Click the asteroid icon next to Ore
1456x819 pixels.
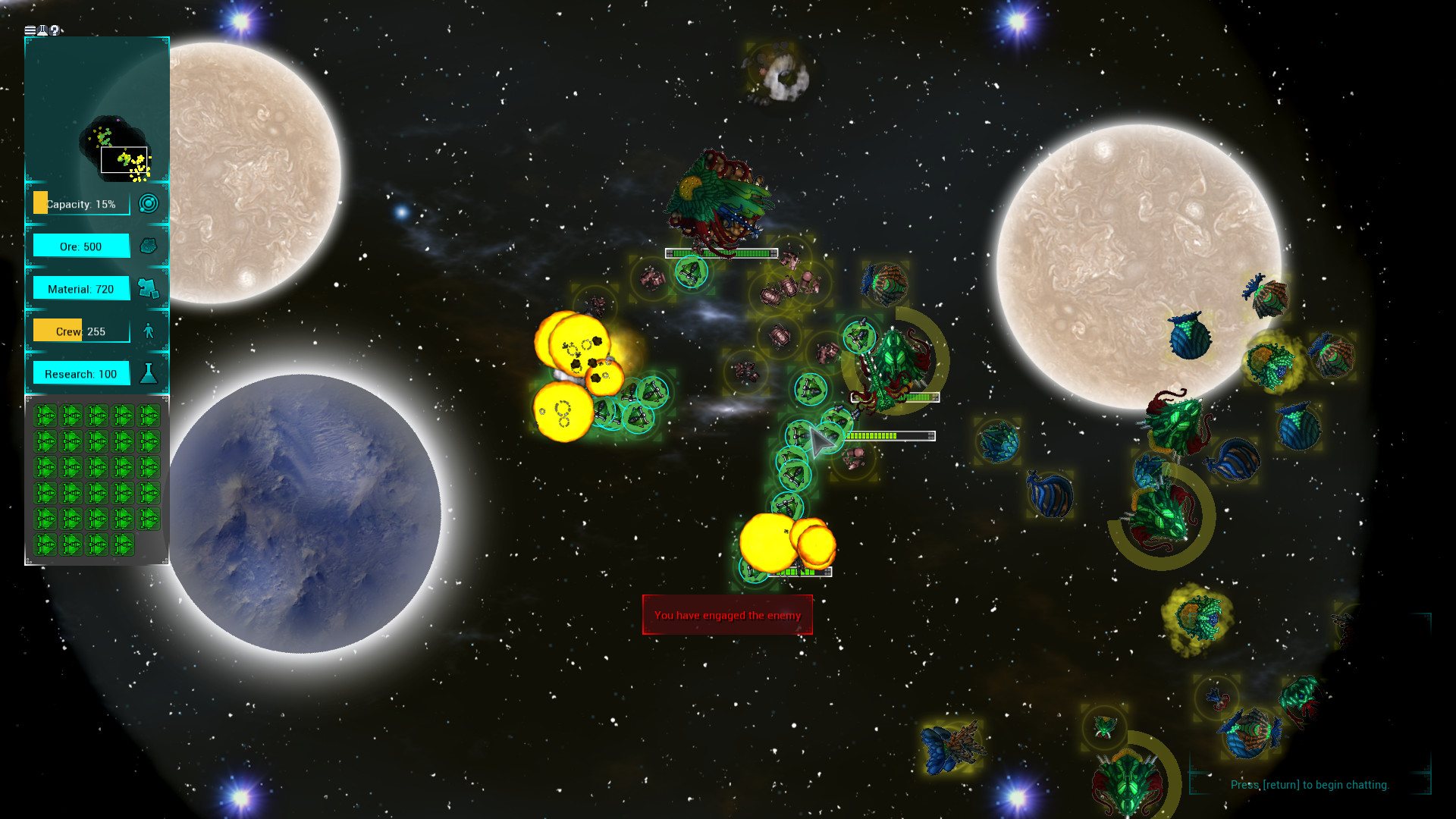tap(149, 246)
